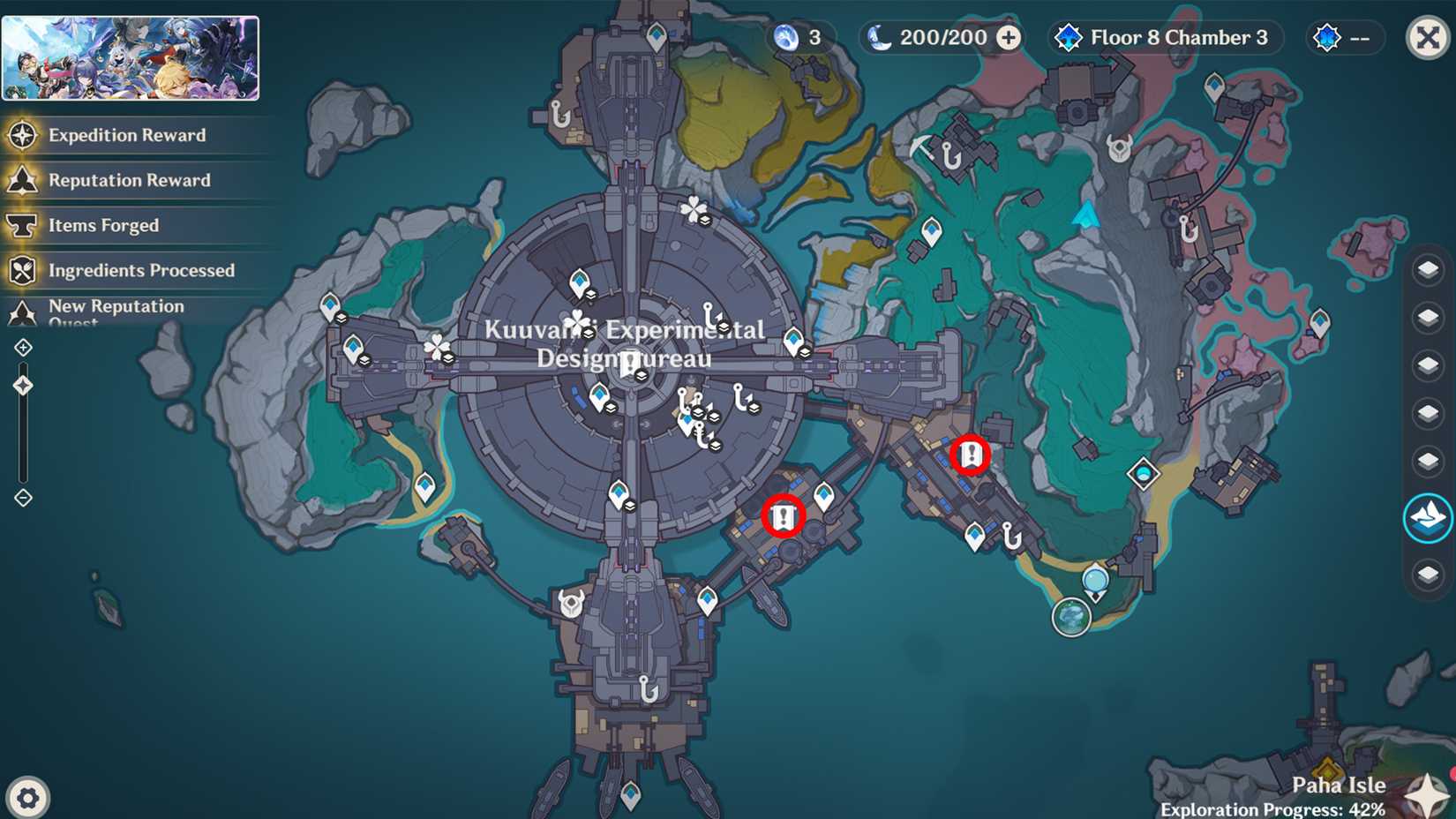Open the Expedition Reward panel

(x=128, y=135)
